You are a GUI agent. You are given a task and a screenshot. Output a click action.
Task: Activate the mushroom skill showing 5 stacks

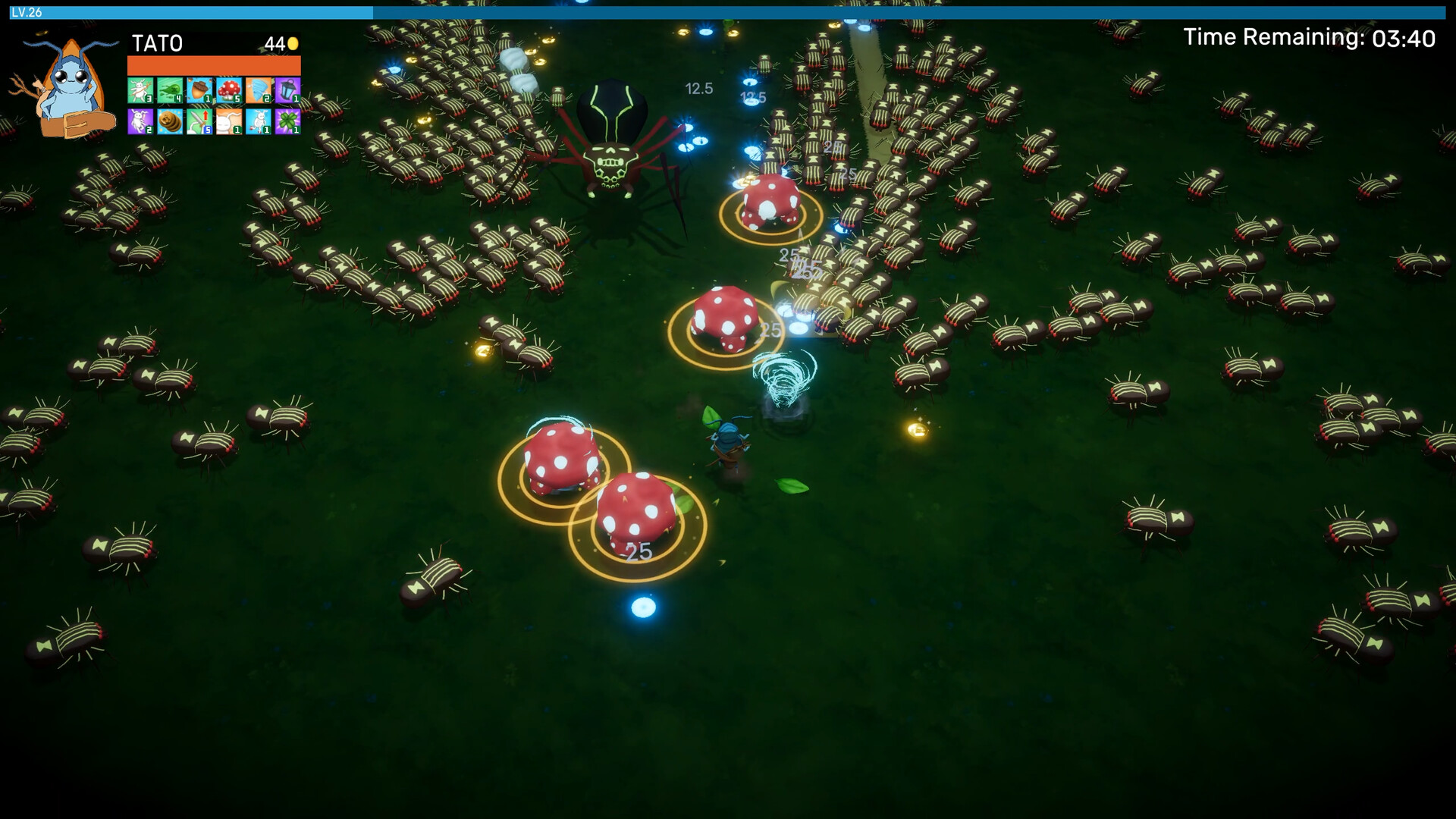(x=227, y=89)
